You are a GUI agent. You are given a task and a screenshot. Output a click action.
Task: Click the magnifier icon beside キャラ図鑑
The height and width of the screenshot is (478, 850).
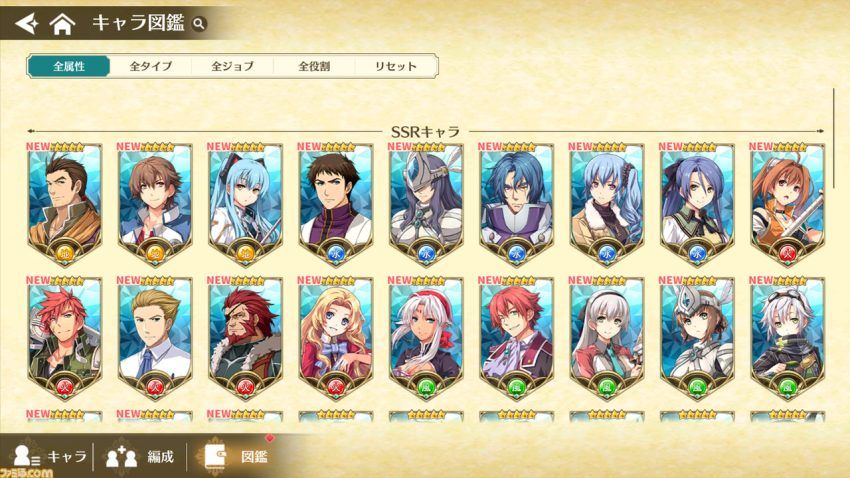pos(200,23)
